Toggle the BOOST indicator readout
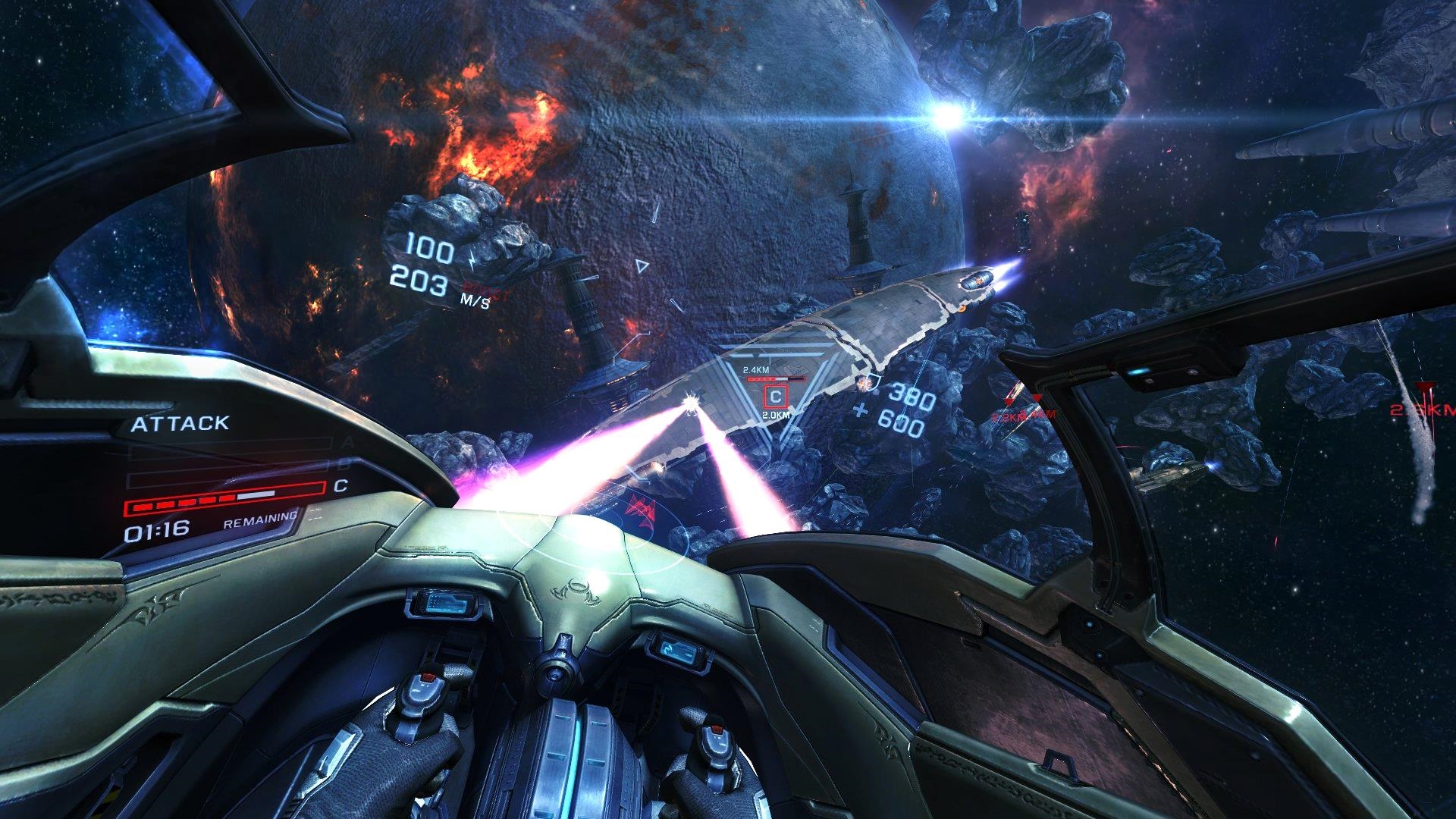 [x=485, y=290]
